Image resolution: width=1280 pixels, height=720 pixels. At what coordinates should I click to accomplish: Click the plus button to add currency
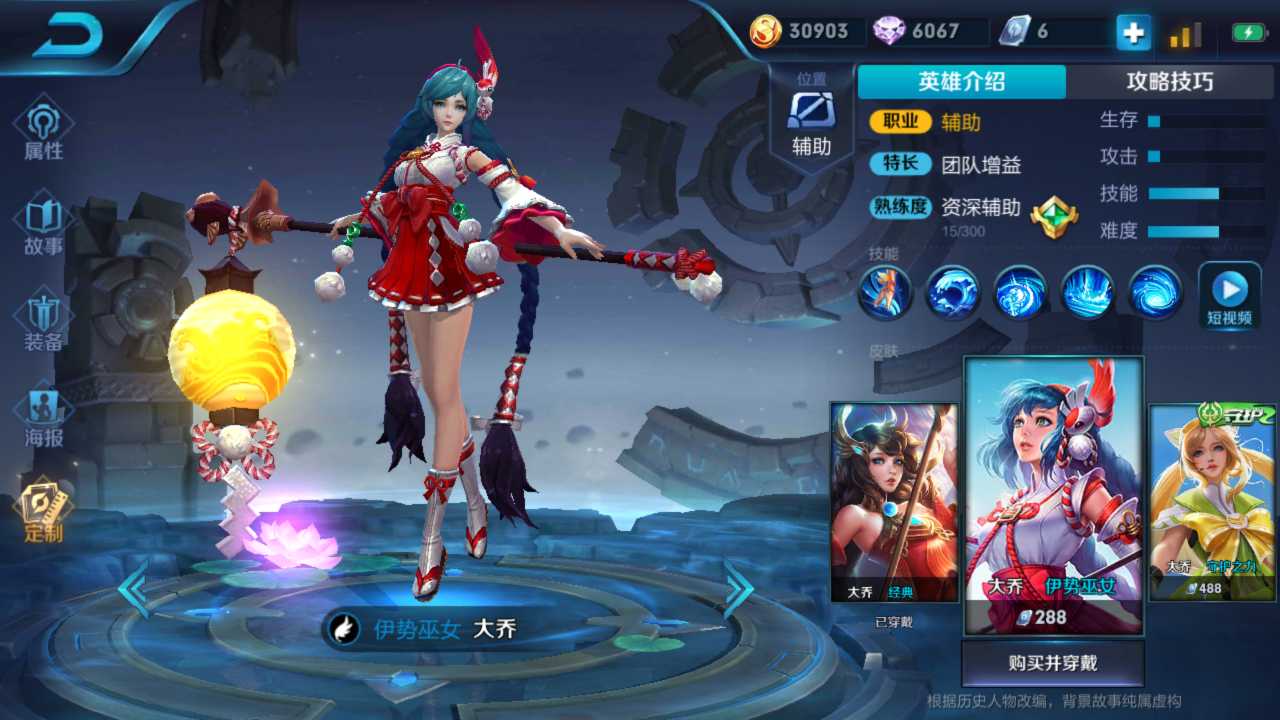(1133, 33)
